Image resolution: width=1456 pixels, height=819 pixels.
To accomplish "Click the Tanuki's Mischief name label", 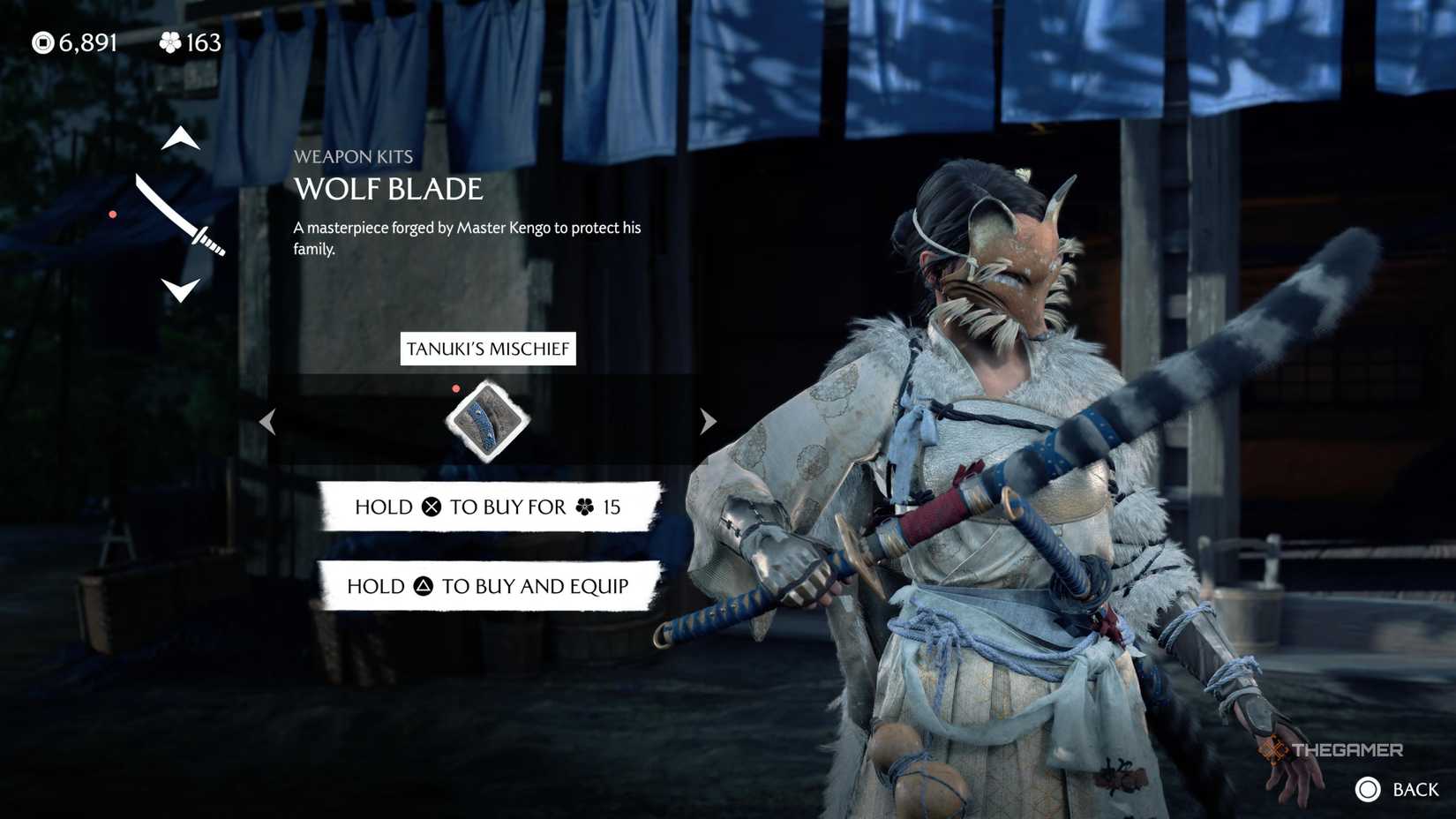I will (488, 349).
